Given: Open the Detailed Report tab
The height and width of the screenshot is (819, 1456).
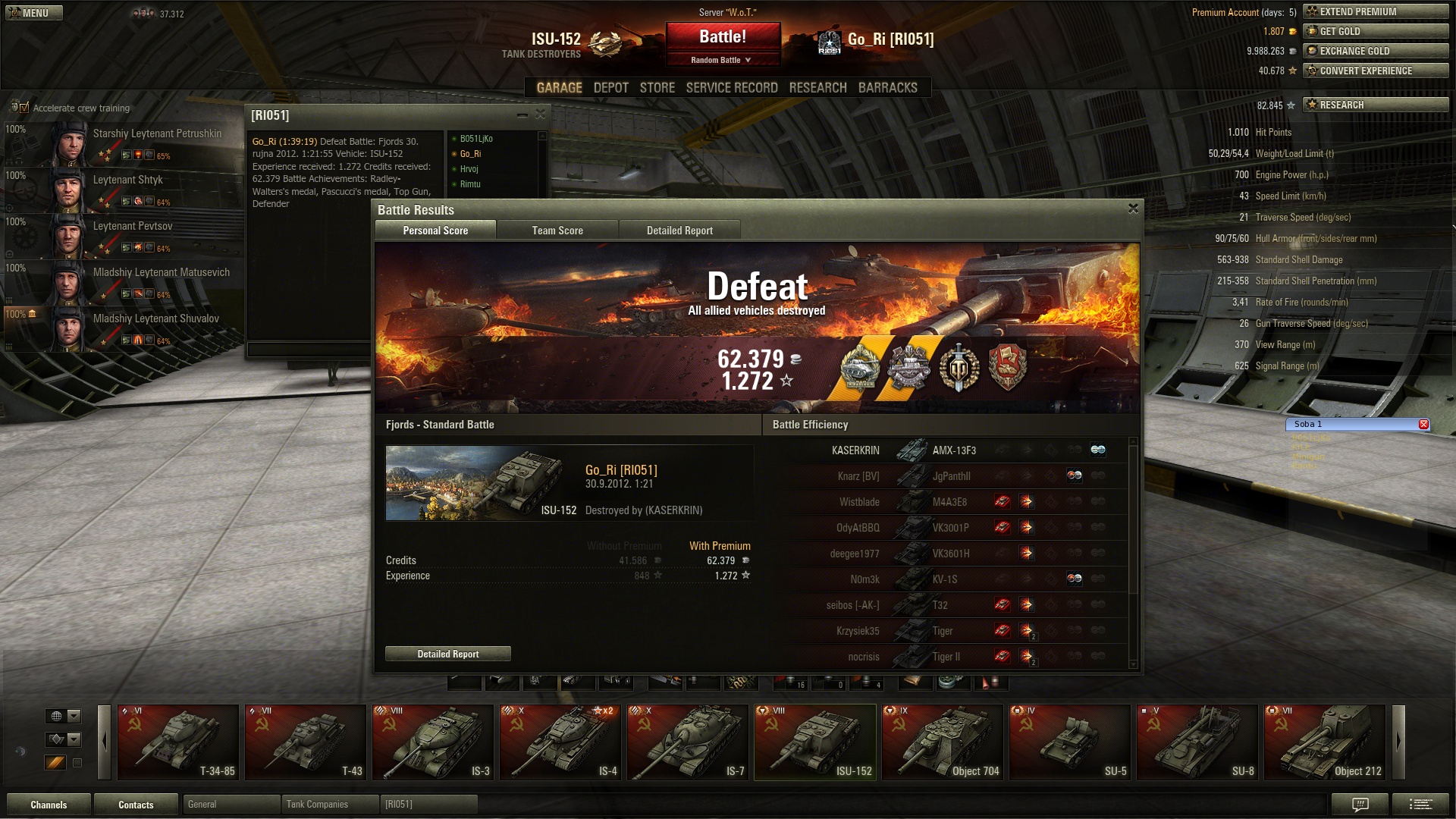Looking at the screenshot, I should click(x=679, y=231).
